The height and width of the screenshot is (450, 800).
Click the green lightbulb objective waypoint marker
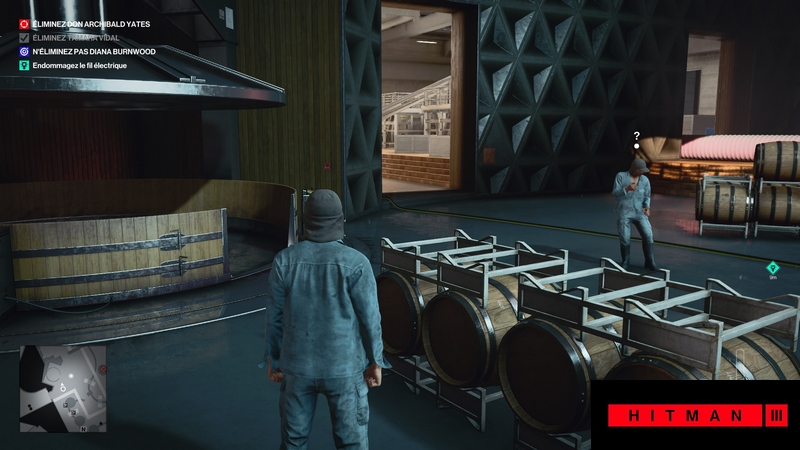pyautogui.click(x=772, y=267)
